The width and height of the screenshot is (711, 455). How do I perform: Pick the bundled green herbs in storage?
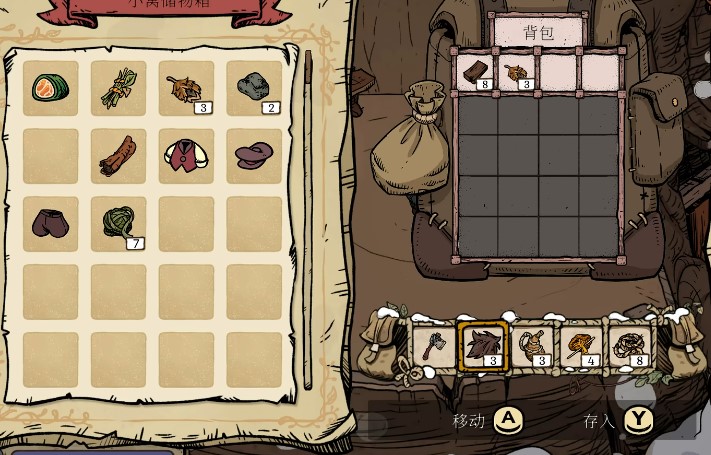click(118, 88)
